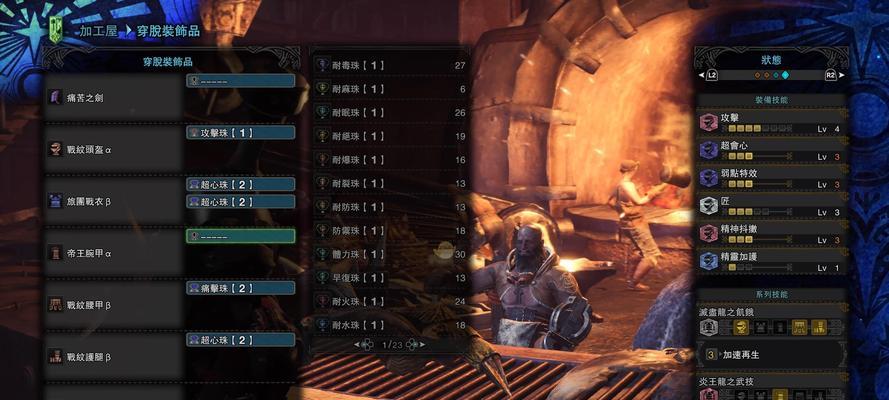Select the empty slot on 帝王腕甲α
The image size is (889, 400).
241,236
